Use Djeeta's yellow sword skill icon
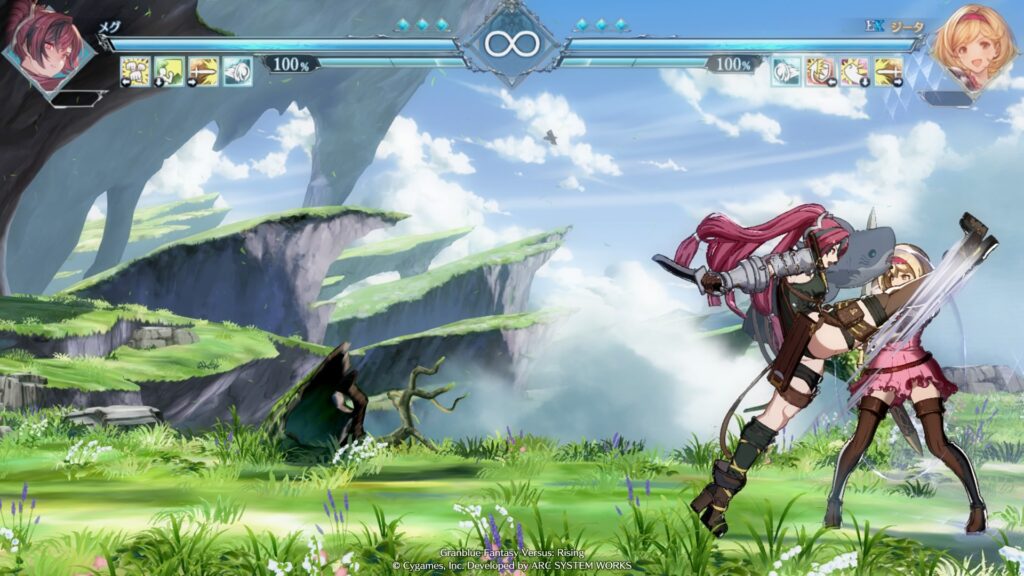 pyautogui.click(x=888, y=71)
